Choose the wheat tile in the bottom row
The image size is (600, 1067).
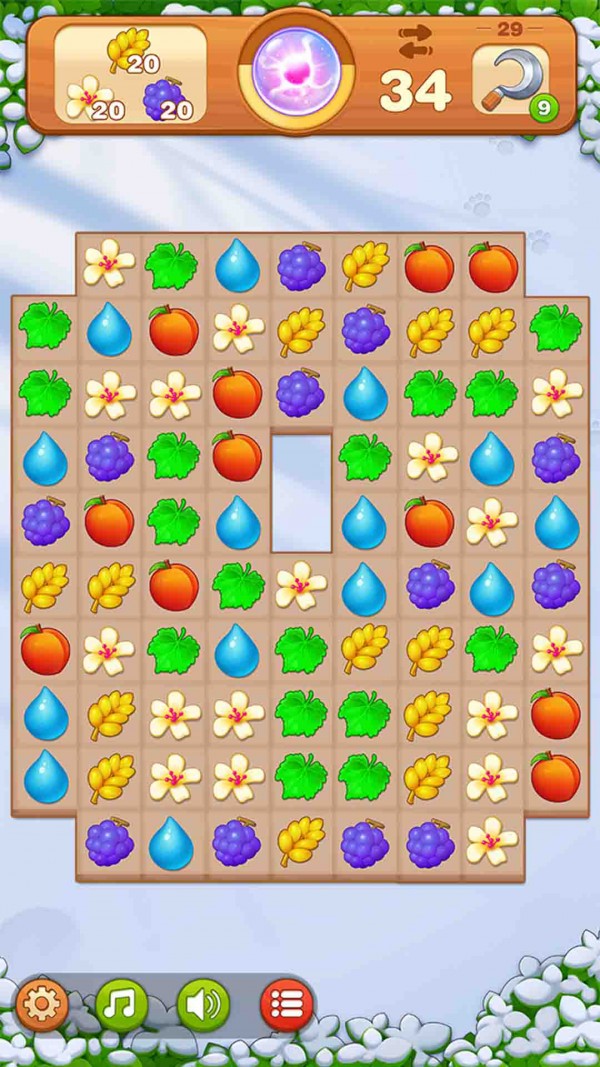(x=301, y=843)
